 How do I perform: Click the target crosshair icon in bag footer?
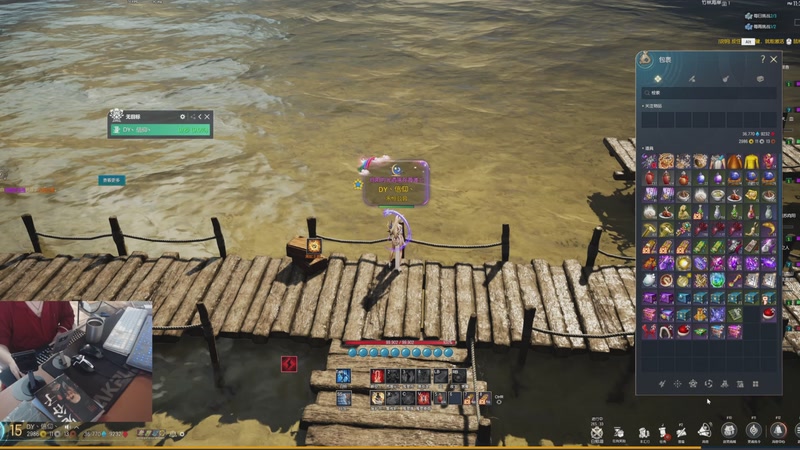677,383
